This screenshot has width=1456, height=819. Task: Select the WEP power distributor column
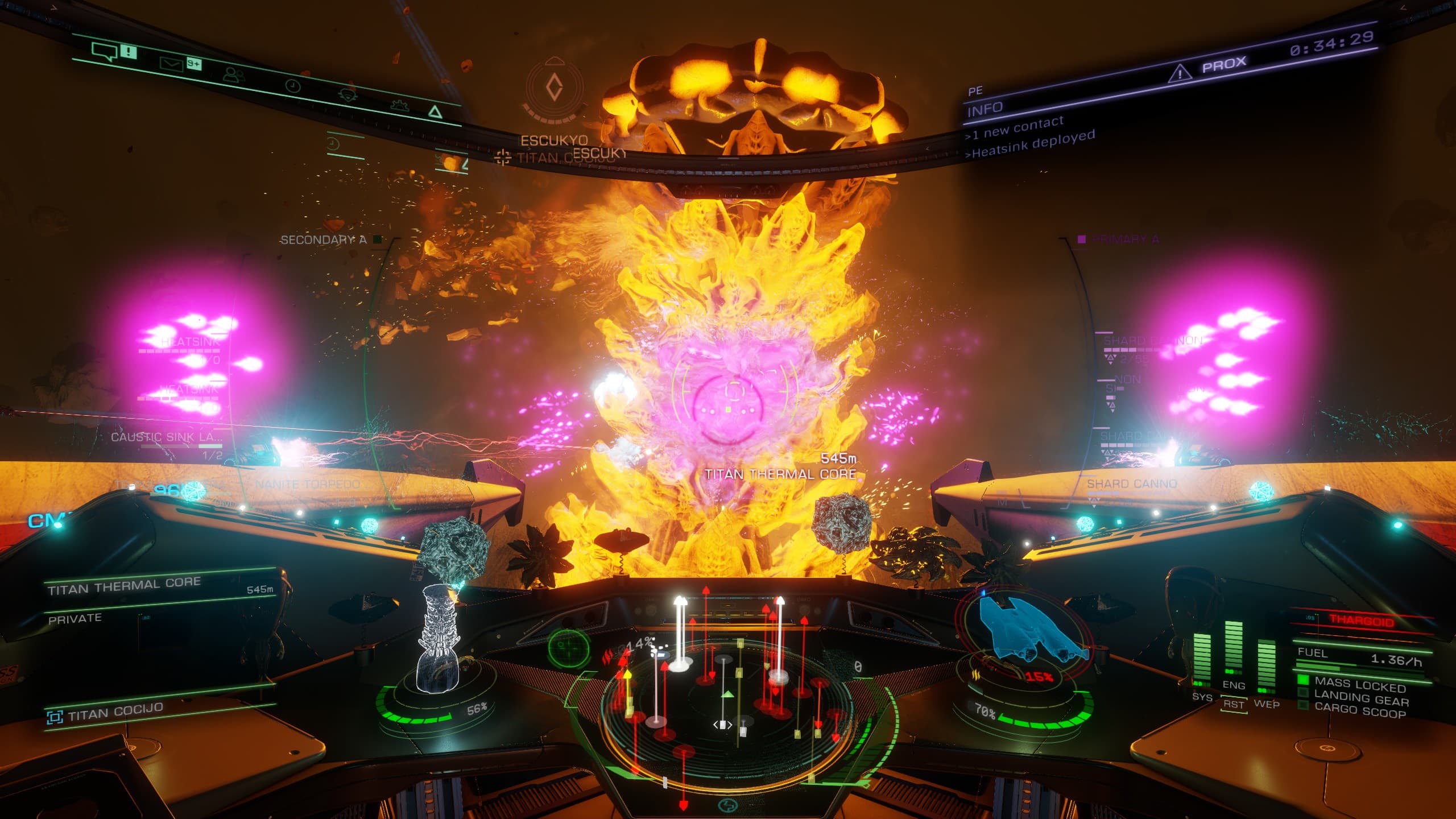1267,667
